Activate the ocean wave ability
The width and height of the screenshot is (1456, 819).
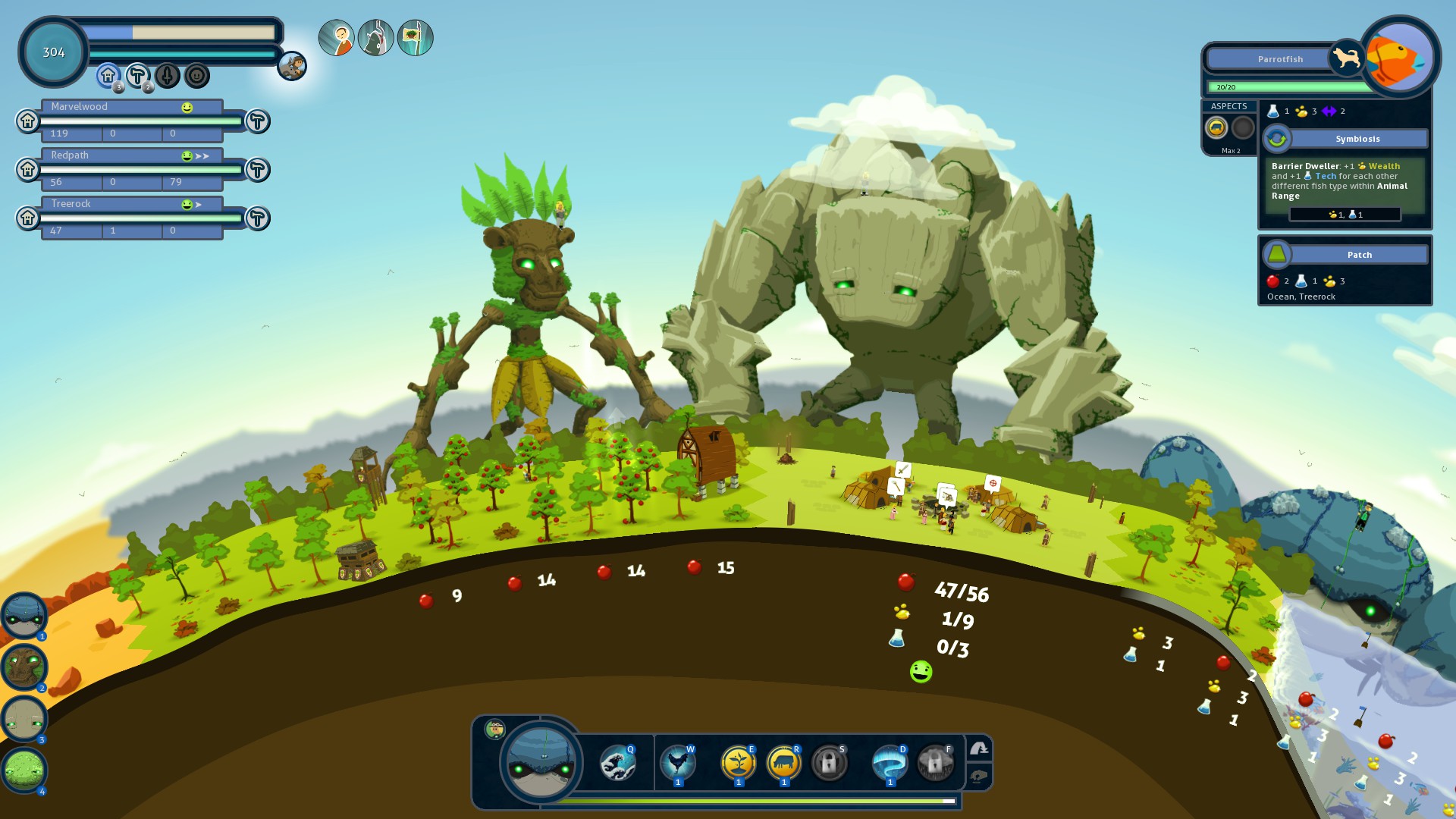[617, 763]
